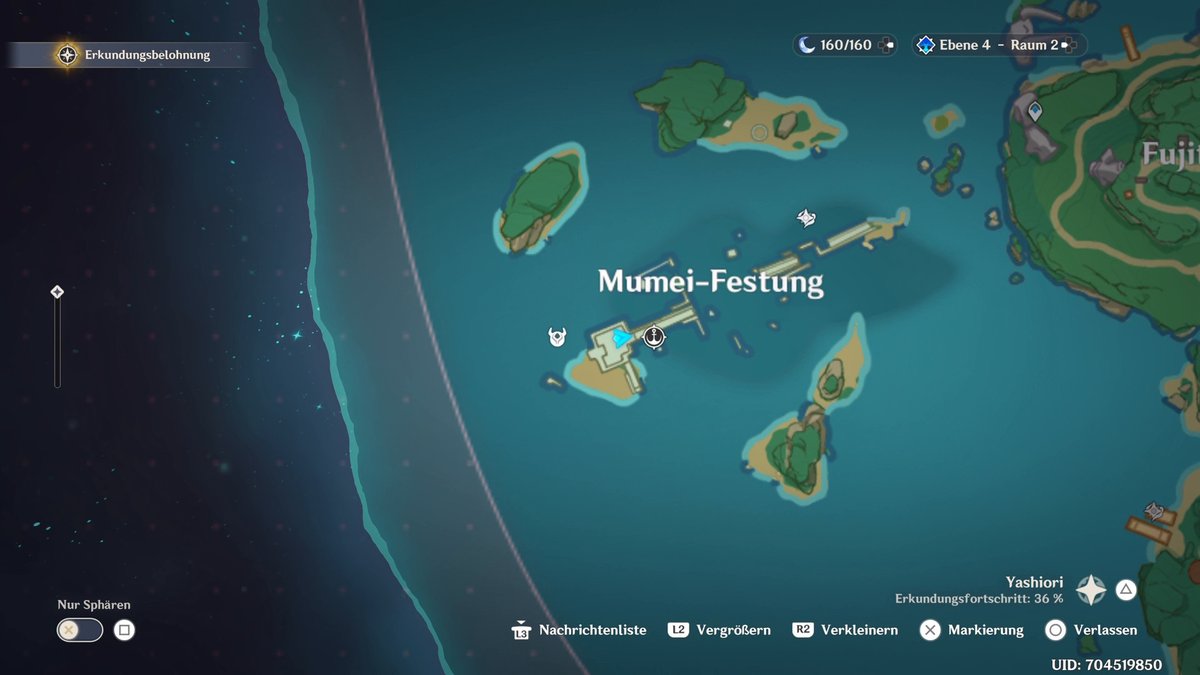Select the waverider anchor waypoint marker
This screenshot has width=1200, height=675.
click(654, 338)
